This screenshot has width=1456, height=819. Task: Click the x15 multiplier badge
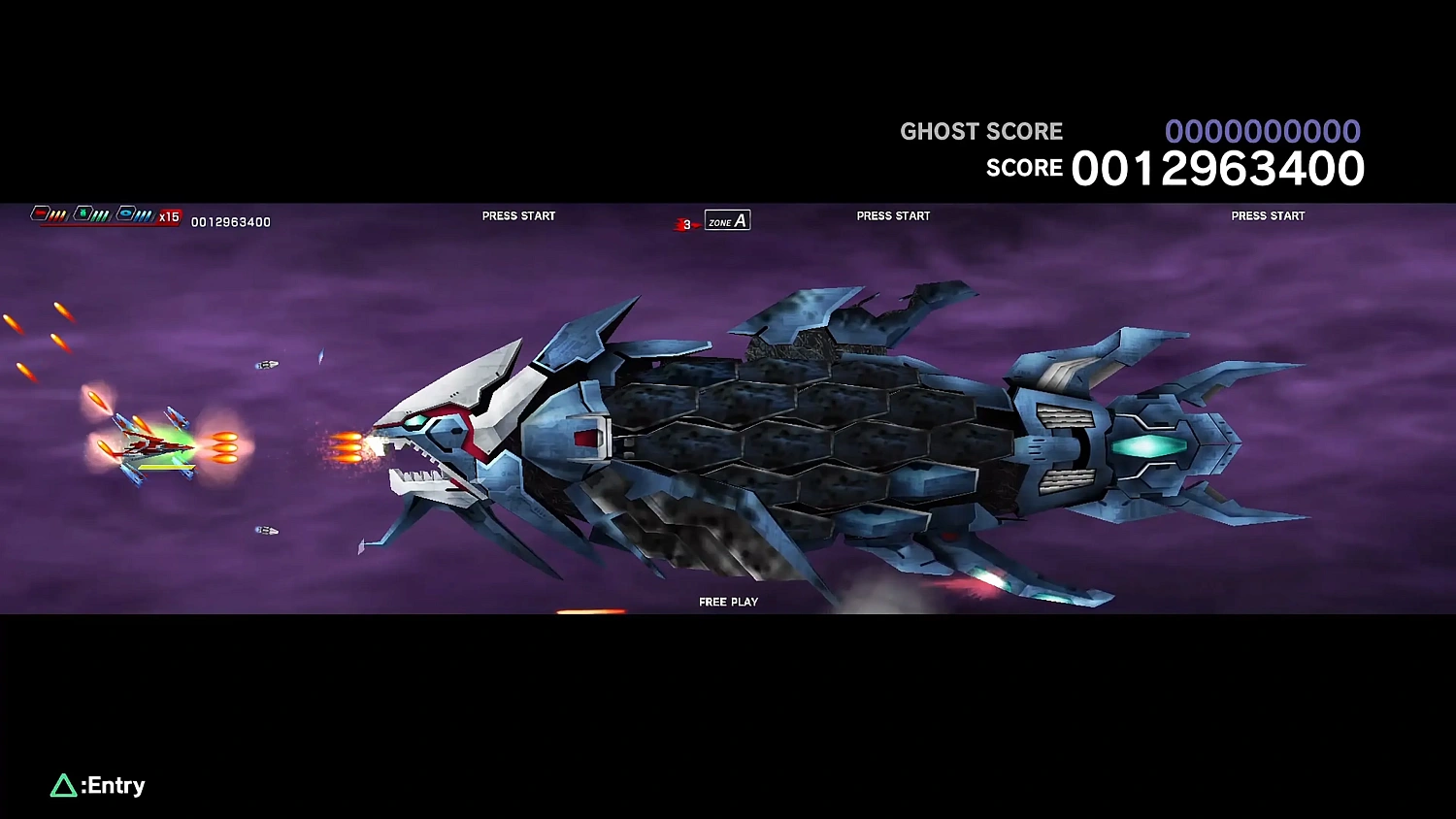point(169,216)
